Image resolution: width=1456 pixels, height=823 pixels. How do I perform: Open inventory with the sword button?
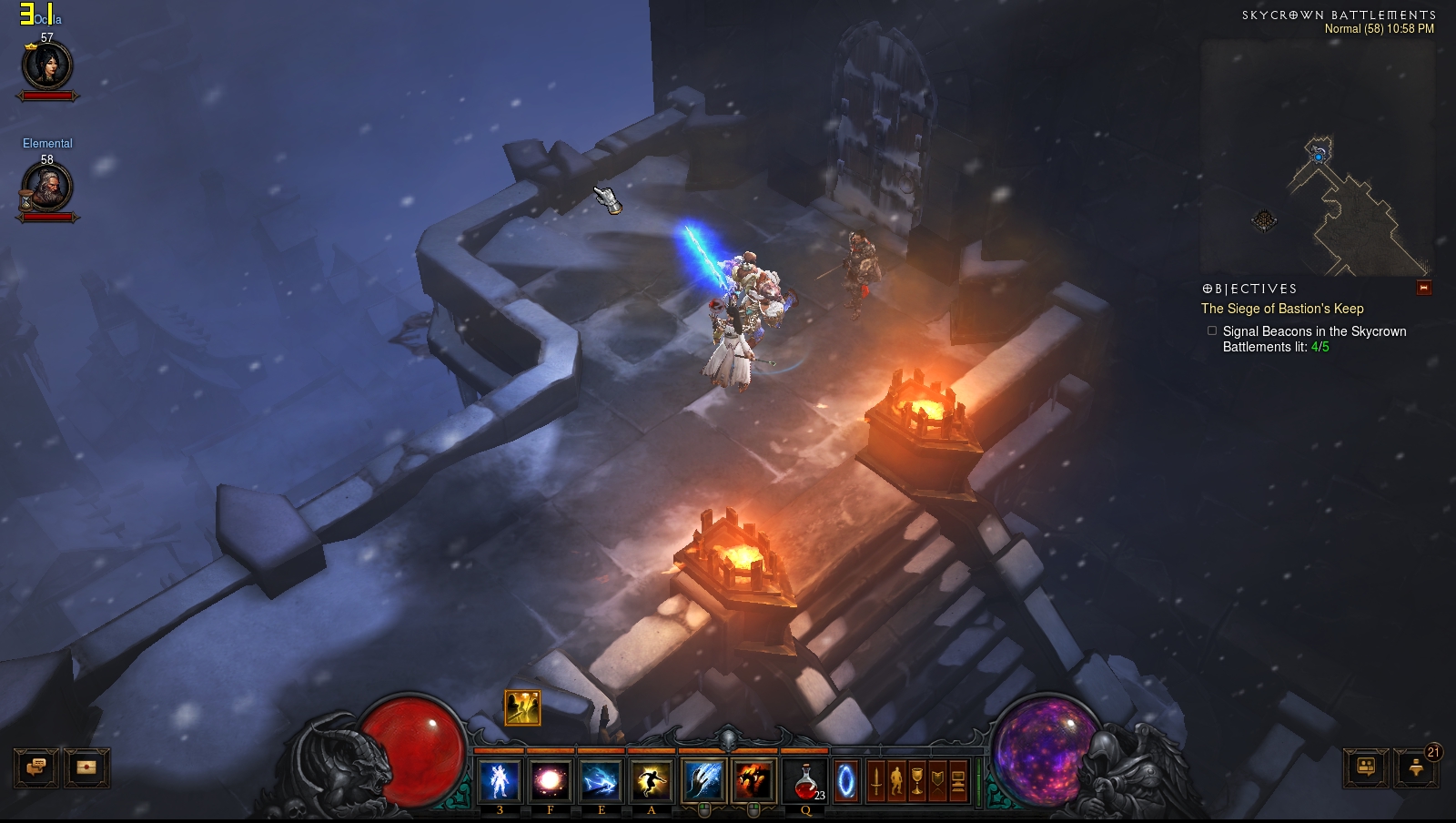coord(876,781)
